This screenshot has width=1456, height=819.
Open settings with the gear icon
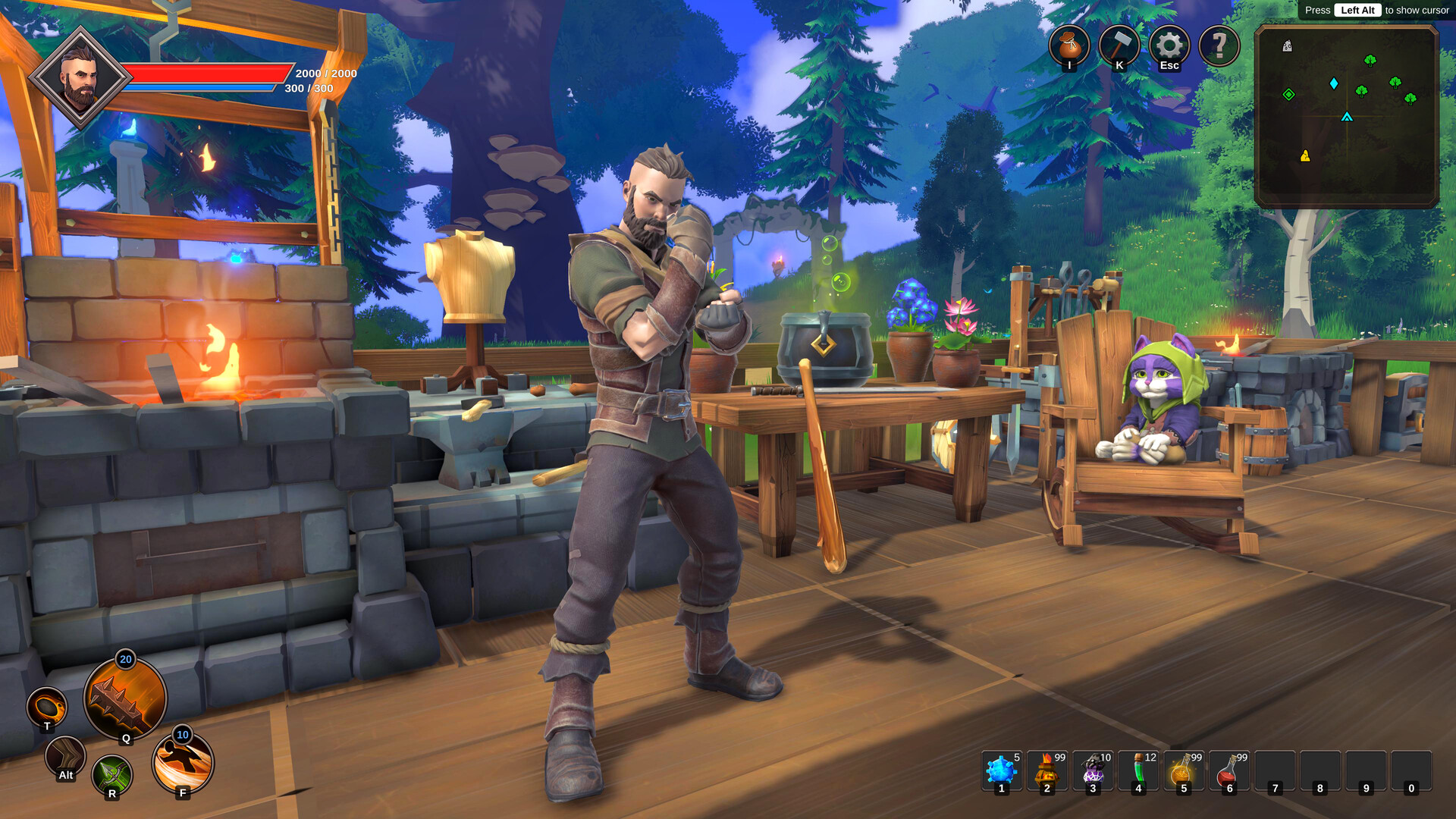click(1169, 45)
